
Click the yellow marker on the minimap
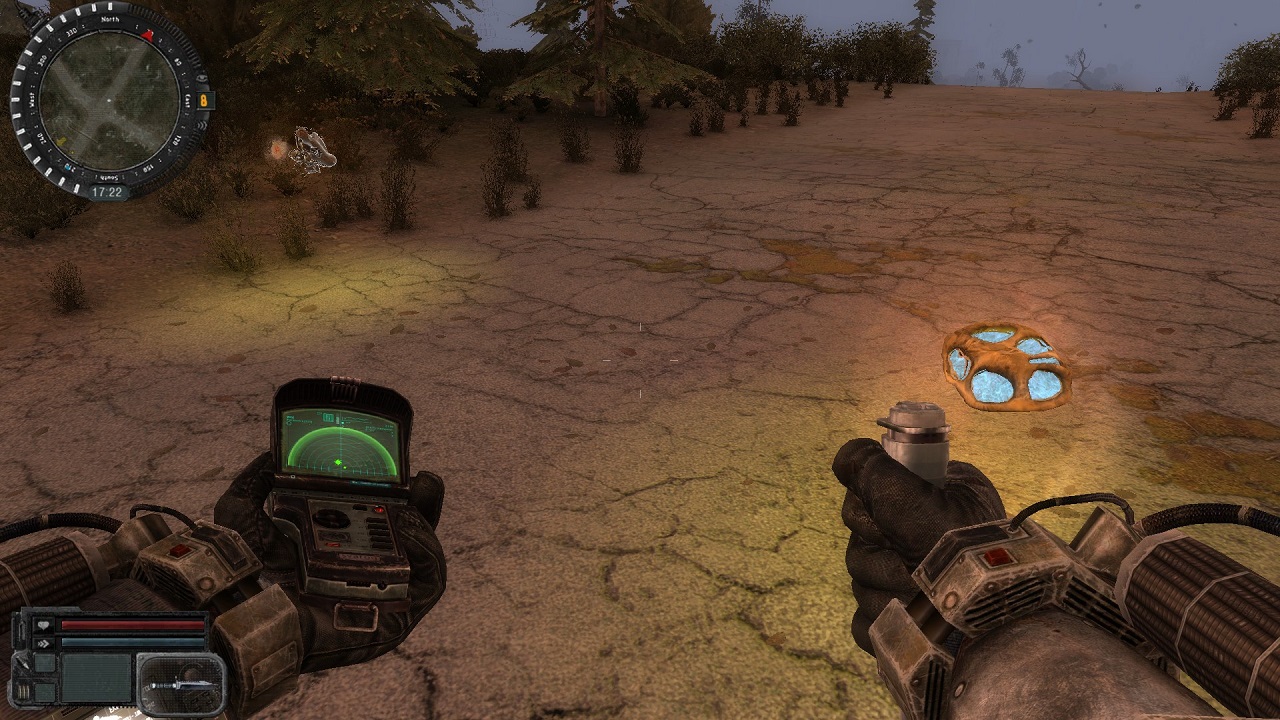(62, 141)
